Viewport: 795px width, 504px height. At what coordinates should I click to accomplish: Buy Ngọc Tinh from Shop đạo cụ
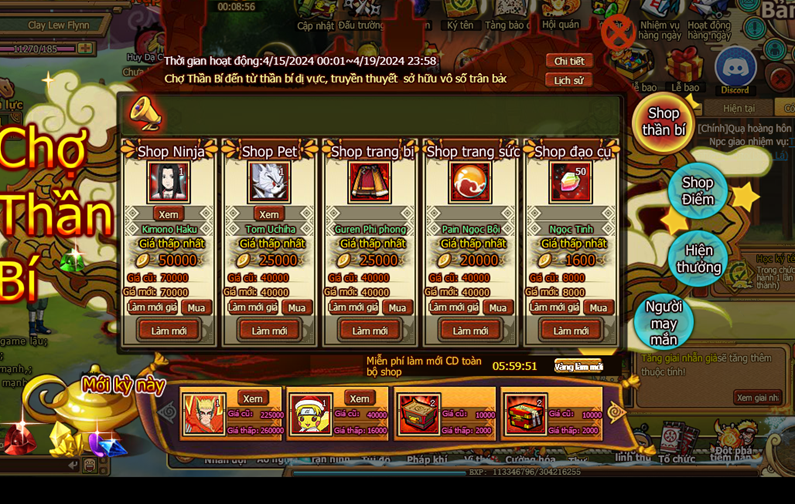(598, 308)
